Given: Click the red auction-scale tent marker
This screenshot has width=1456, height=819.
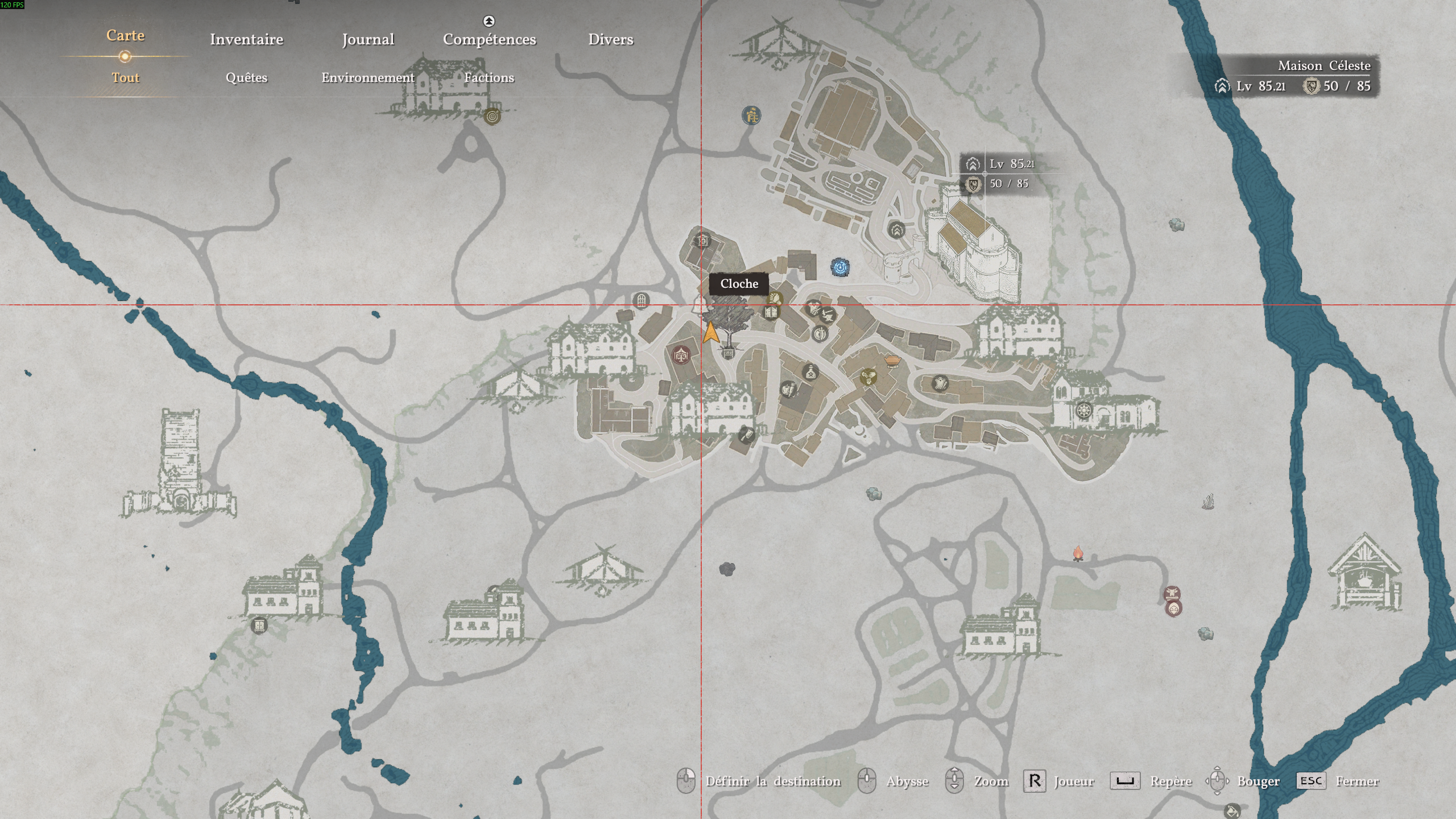Looking at the screenshot, I should click(x=681, y=355).
